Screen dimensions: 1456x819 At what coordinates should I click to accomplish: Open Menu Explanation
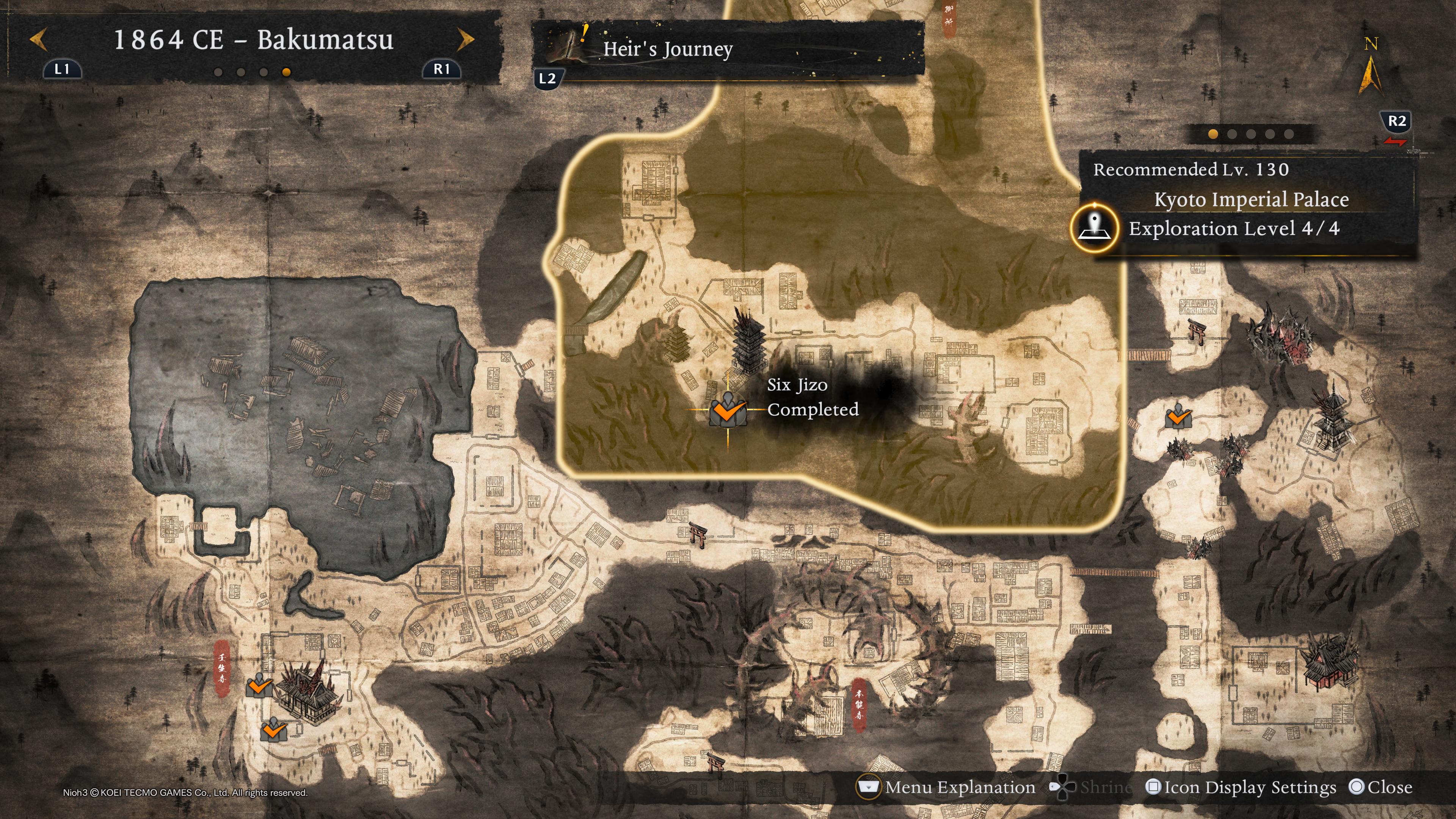tap(947, 788)
